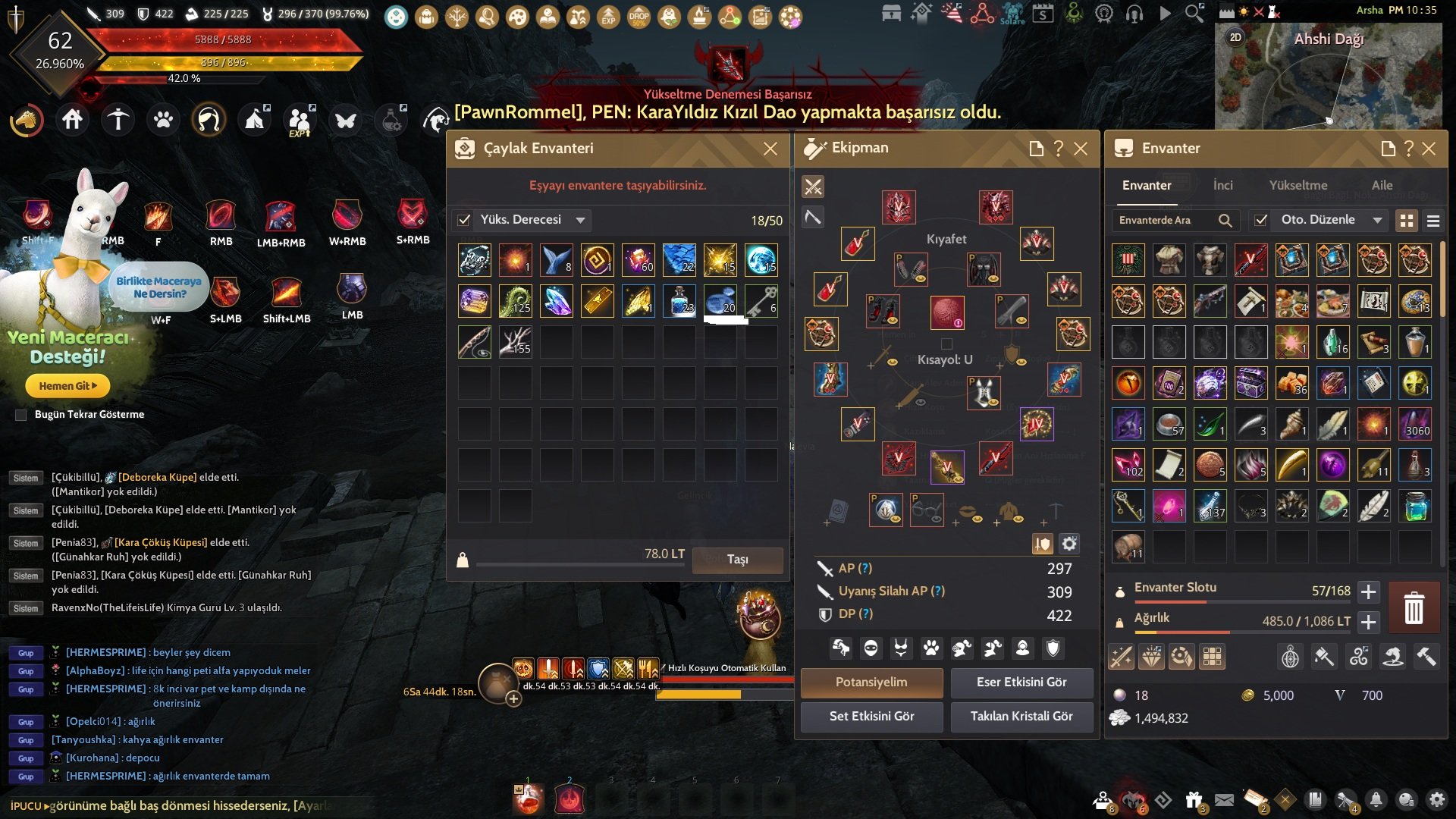Open the Potansiyelim panel
Screen dimensions: 1456x819
tap(871, 682)
